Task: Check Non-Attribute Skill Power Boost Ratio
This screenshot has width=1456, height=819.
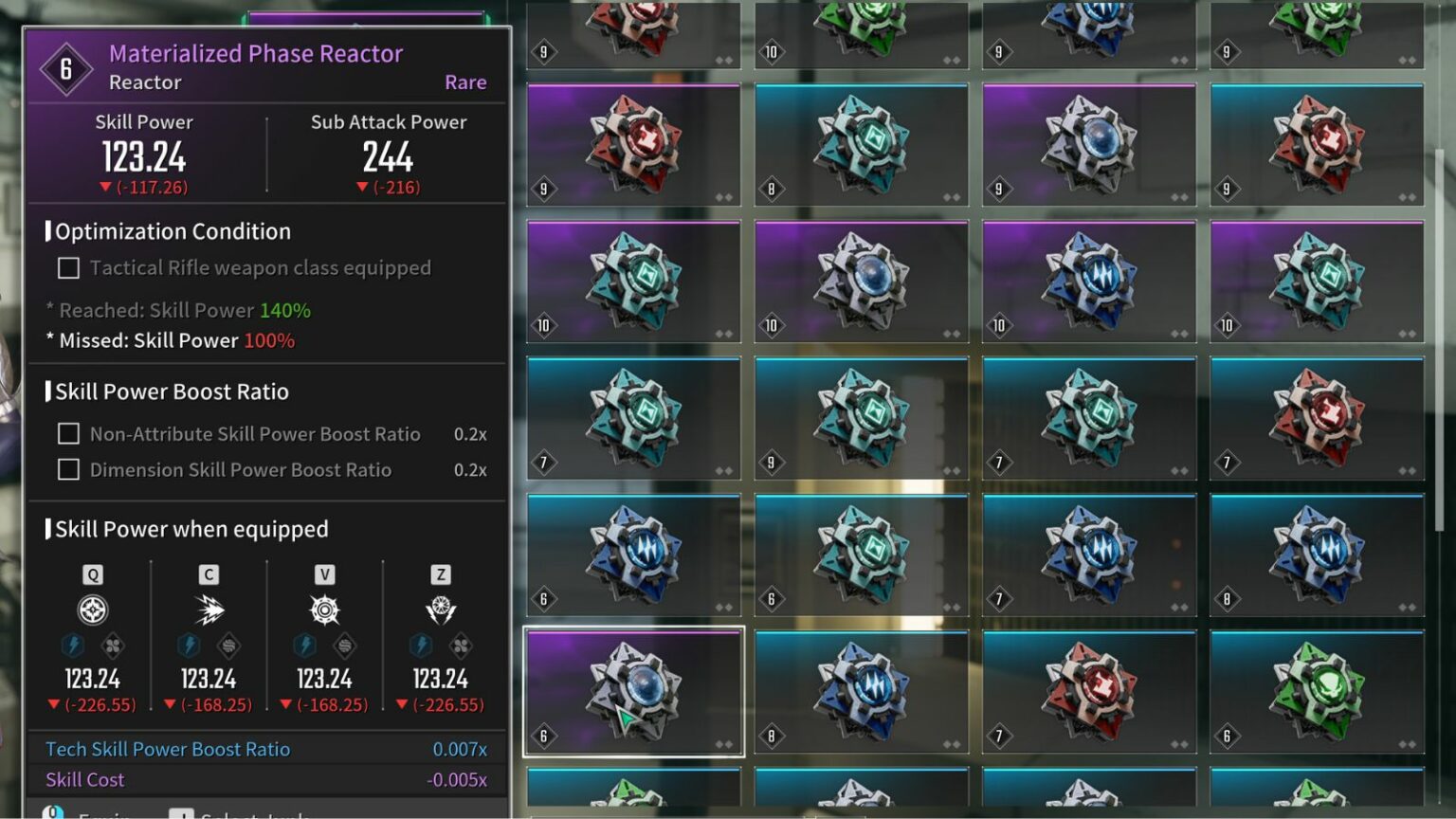Action: pos(67,433)
